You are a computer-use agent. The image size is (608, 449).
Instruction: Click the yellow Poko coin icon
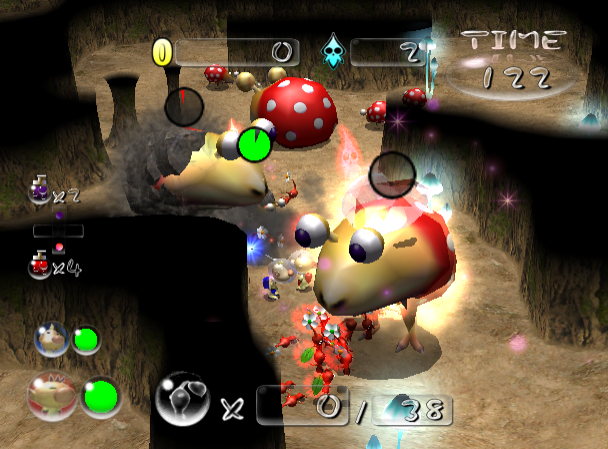pos(162,51)
